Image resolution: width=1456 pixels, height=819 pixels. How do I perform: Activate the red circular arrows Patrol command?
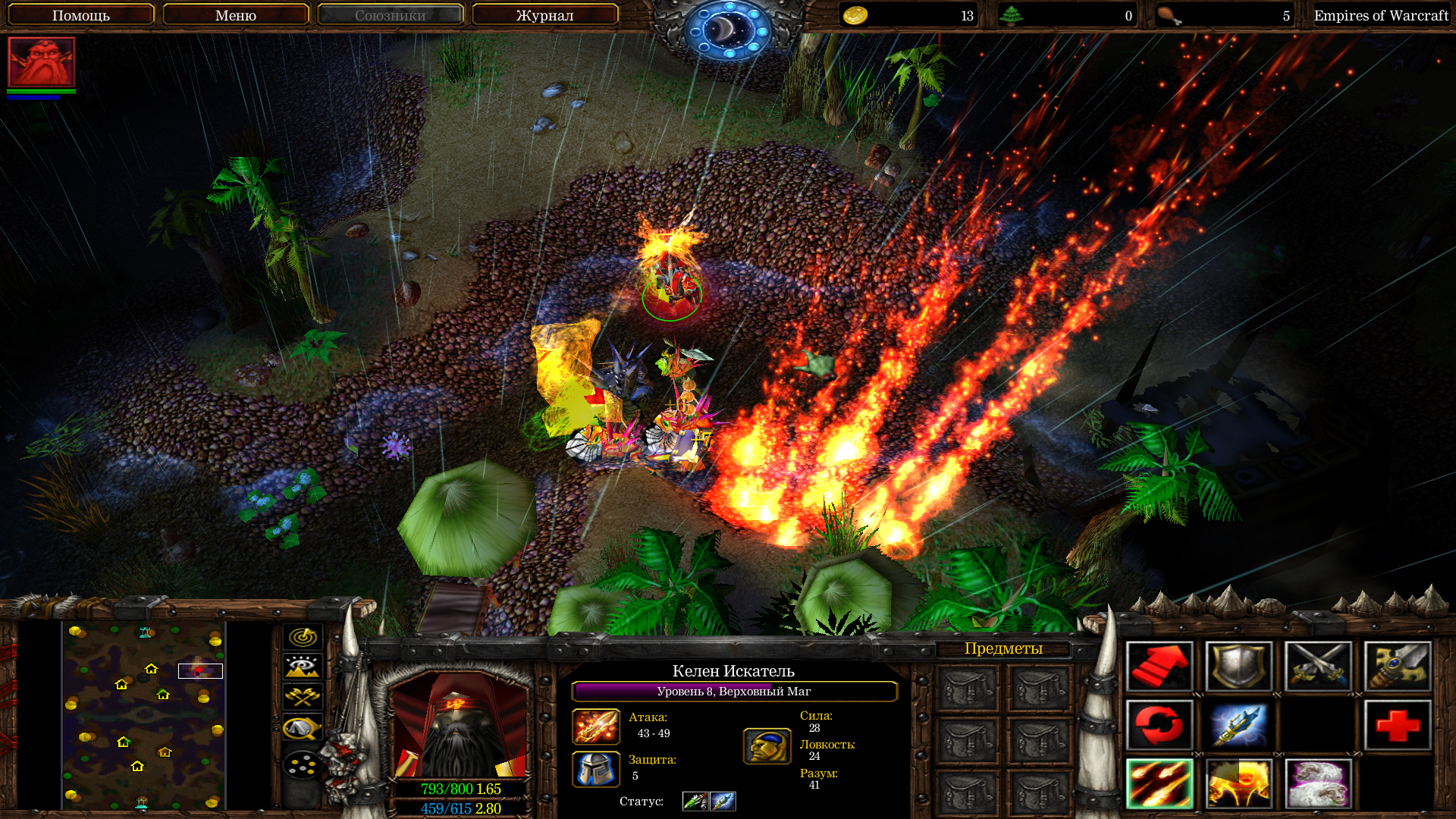coord(1159,725)
